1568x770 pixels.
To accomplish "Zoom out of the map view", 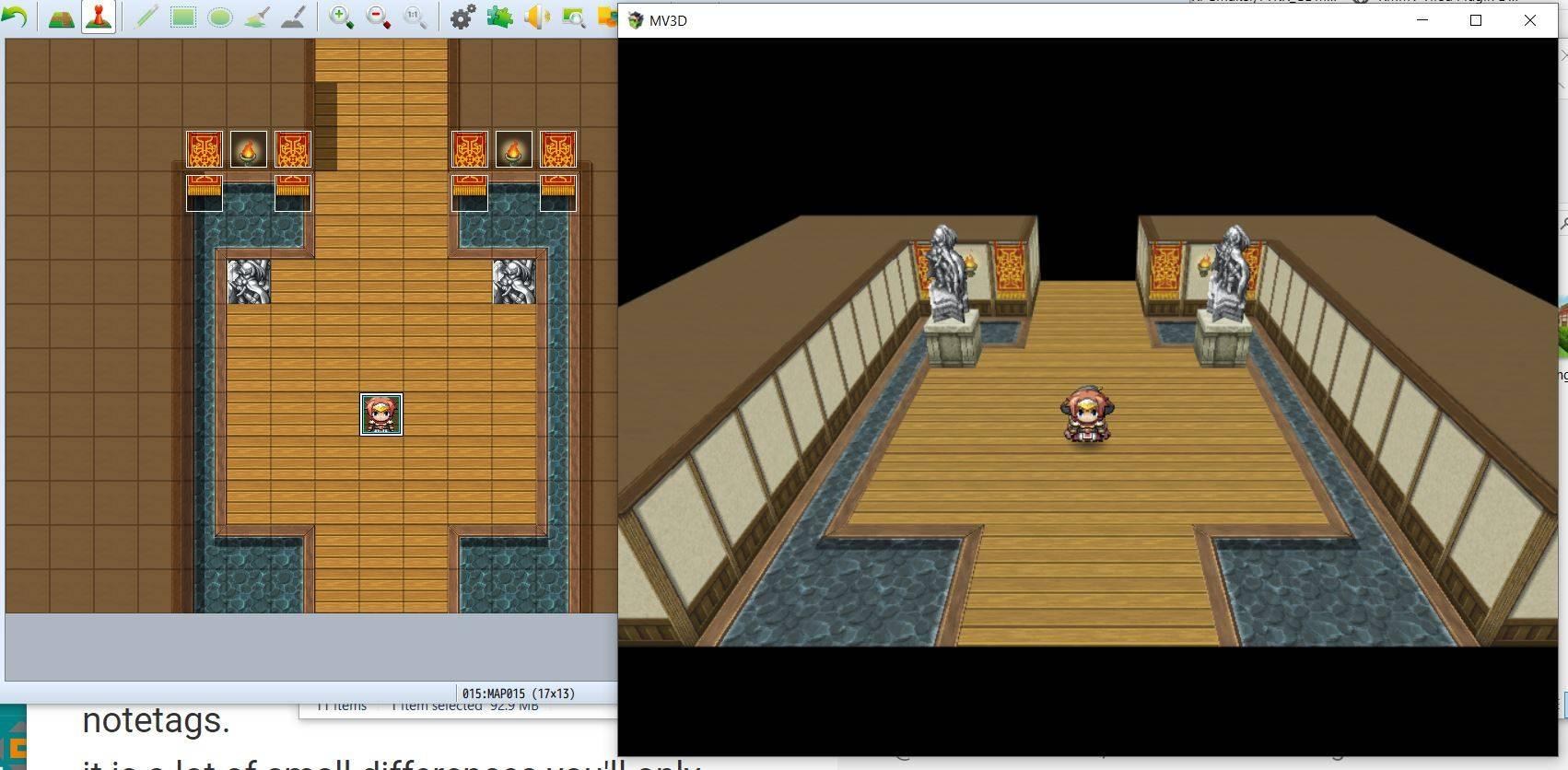I will click(x=377, y=17).
